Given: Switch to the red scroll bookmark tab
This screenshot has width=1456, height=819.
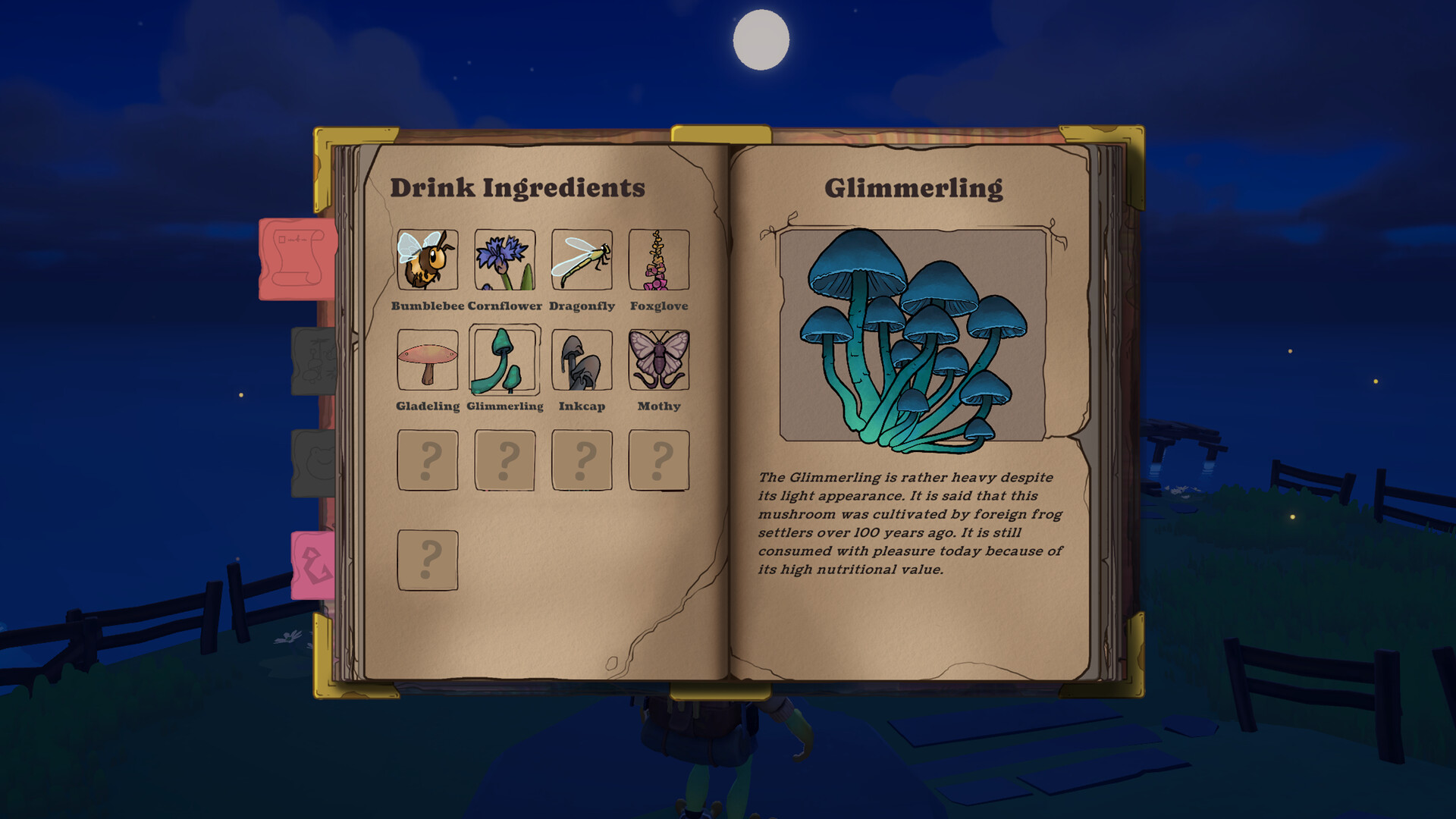Looking at the screenshot, I should pyautogui.click(x=297, y=259).
